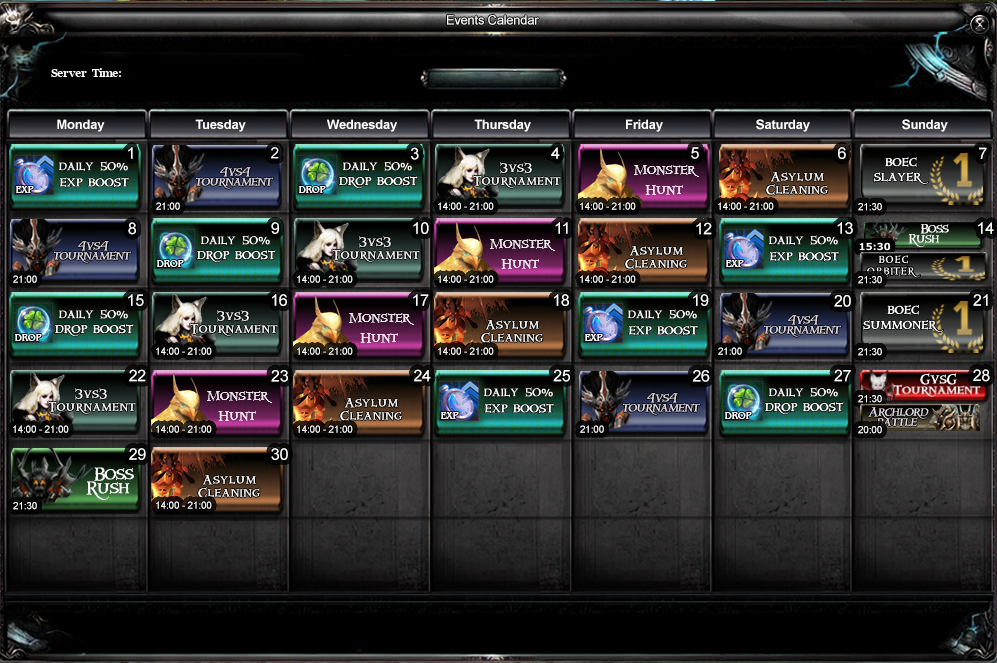Click the Wednesday column header
This screenshot has width=997, height=663.
pyautogui.click(x=361, y=125)
